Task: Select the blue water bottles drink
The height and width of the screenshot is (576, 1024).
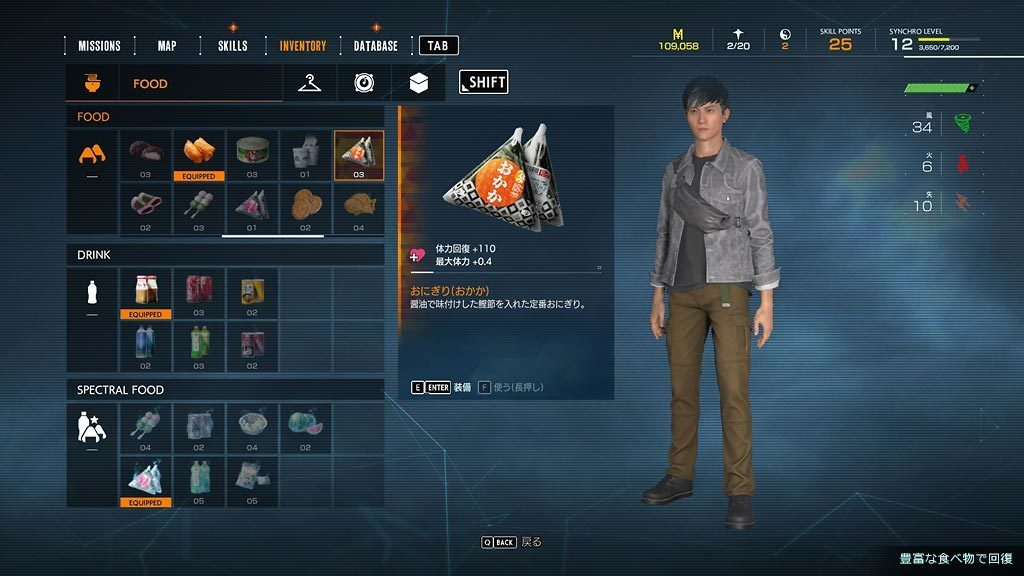Action: pyautogui.click(x=146, y=344)
